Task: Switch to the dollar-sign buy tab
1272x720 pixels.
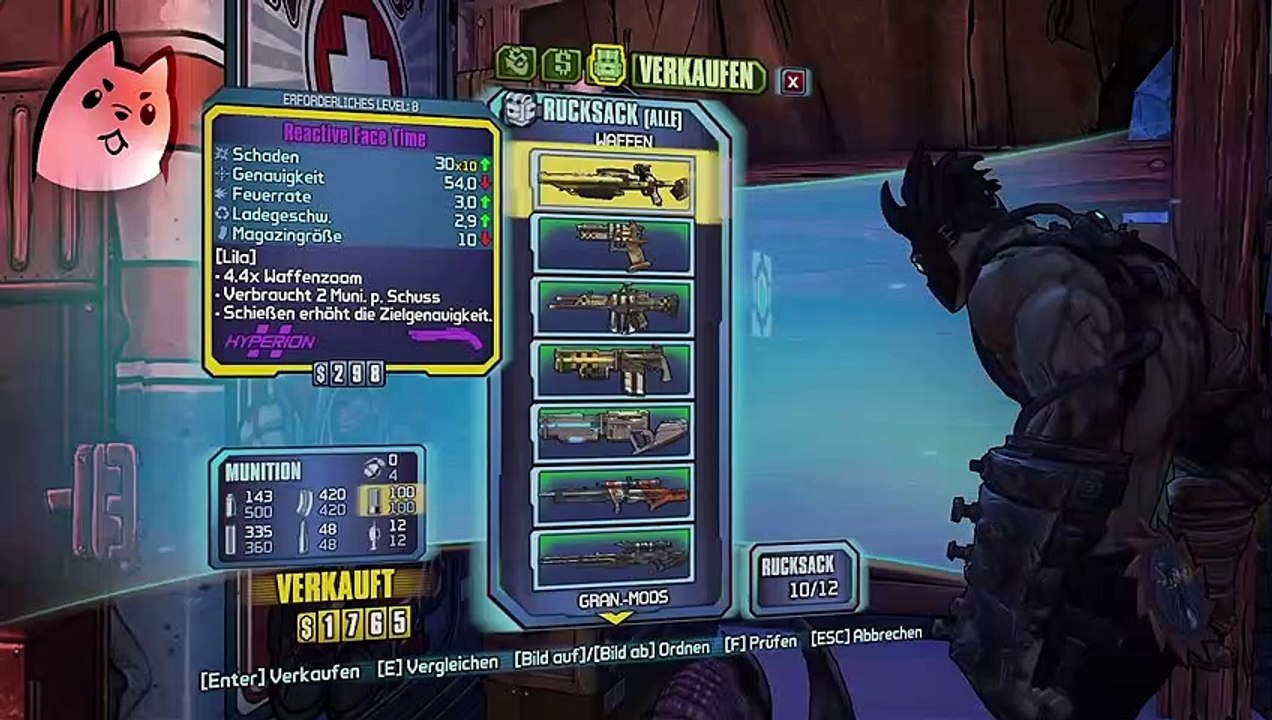Action: coord(561,66)
